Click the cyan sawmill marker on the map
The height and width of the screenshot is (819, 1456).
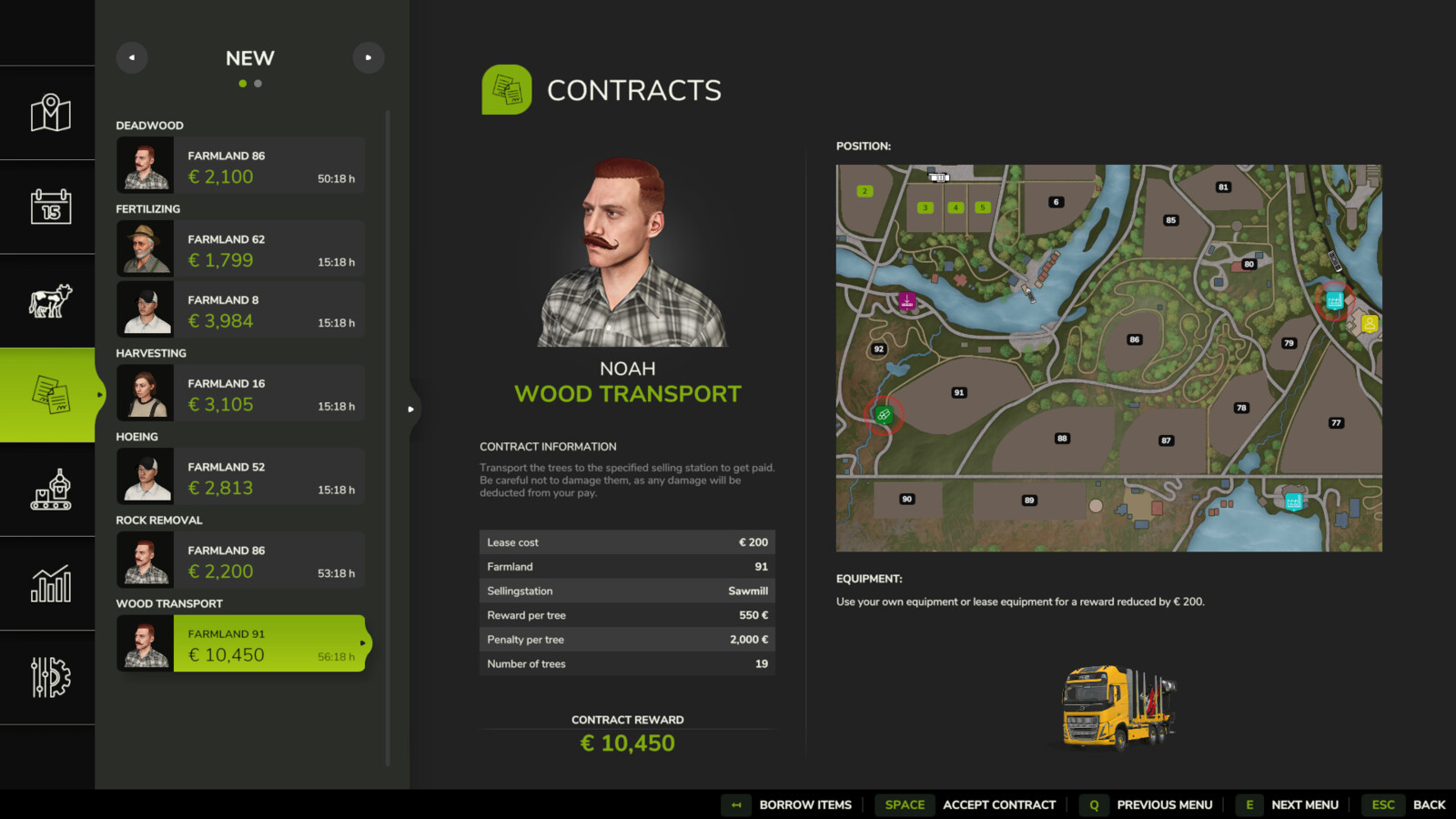[1333, 300]
